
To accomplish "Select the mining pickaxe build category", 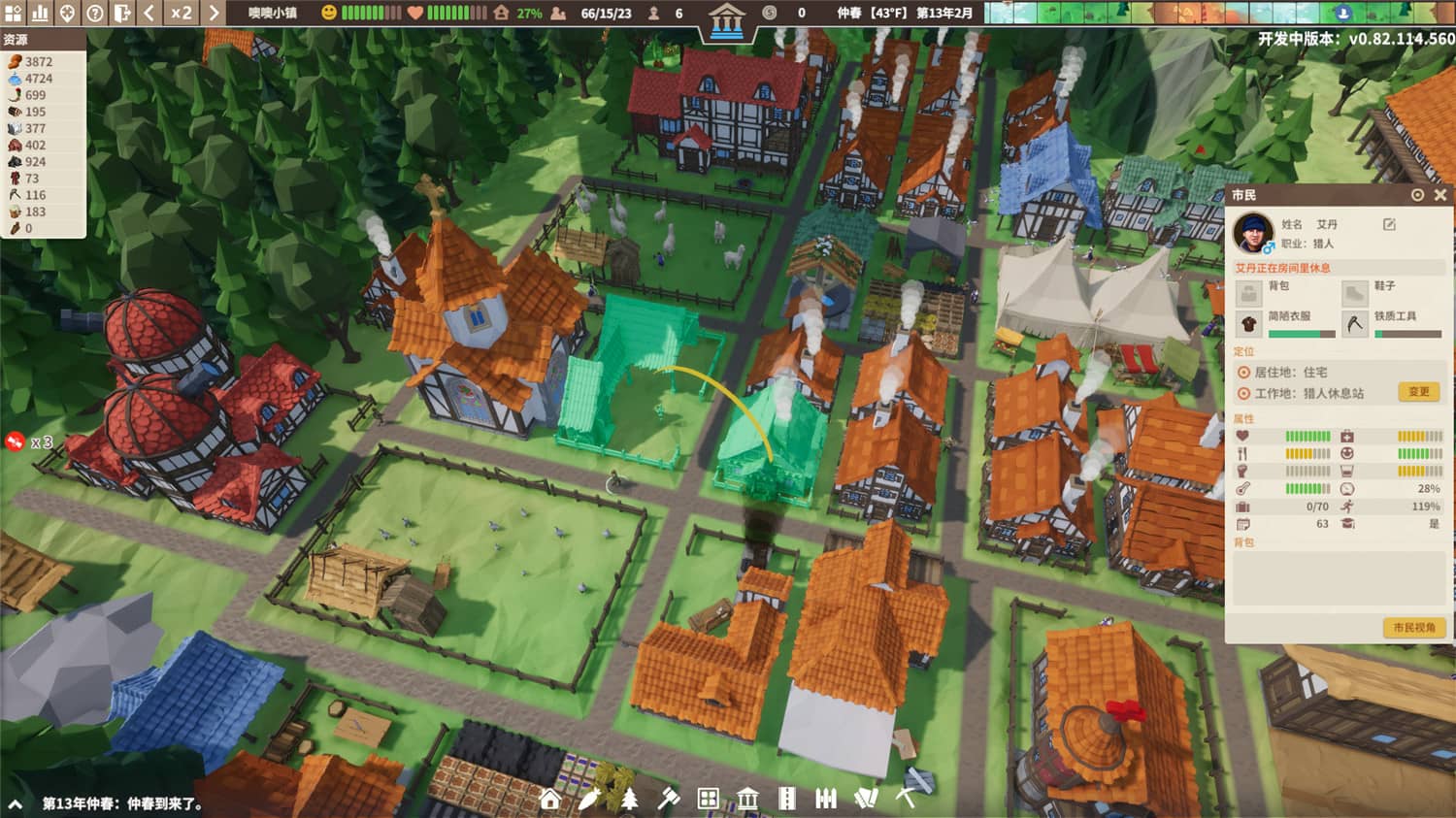I will click(905, 800).
